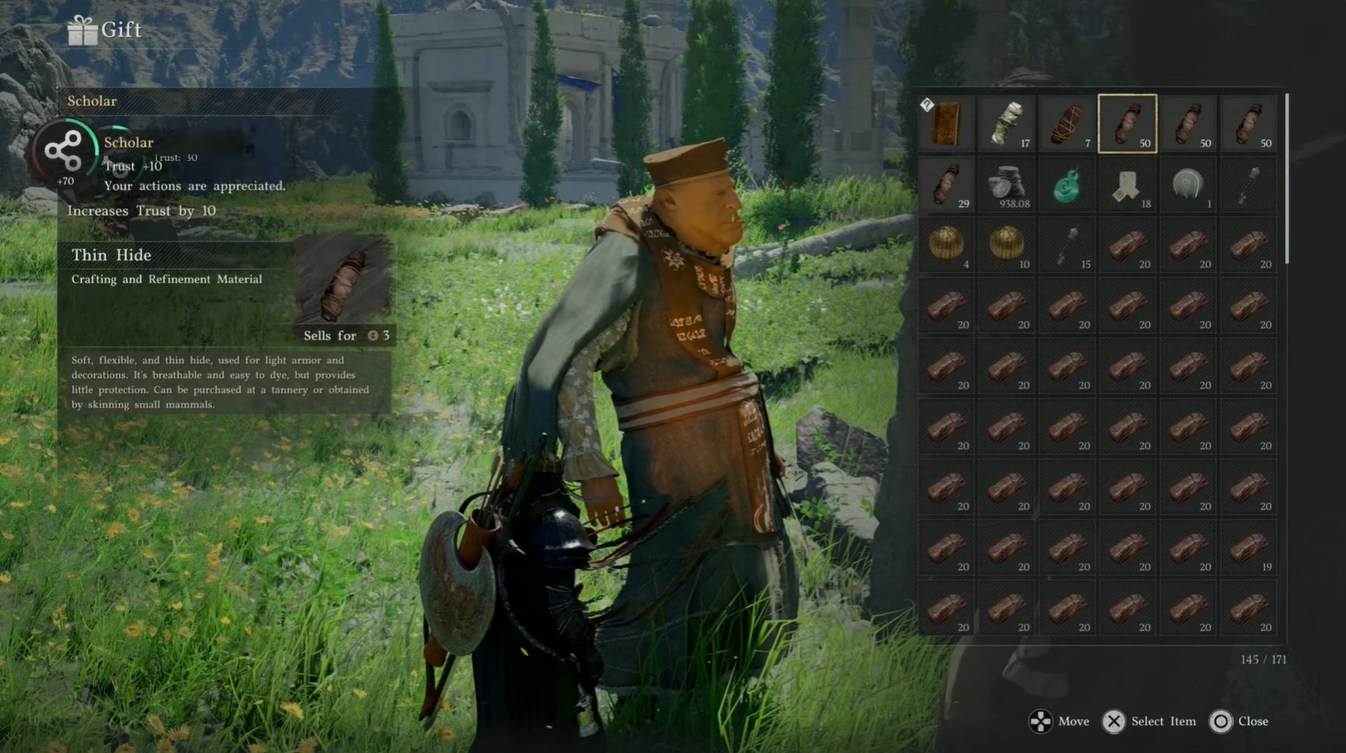
Task: Select the grey rod item stack of 15
Action: 1067,245
